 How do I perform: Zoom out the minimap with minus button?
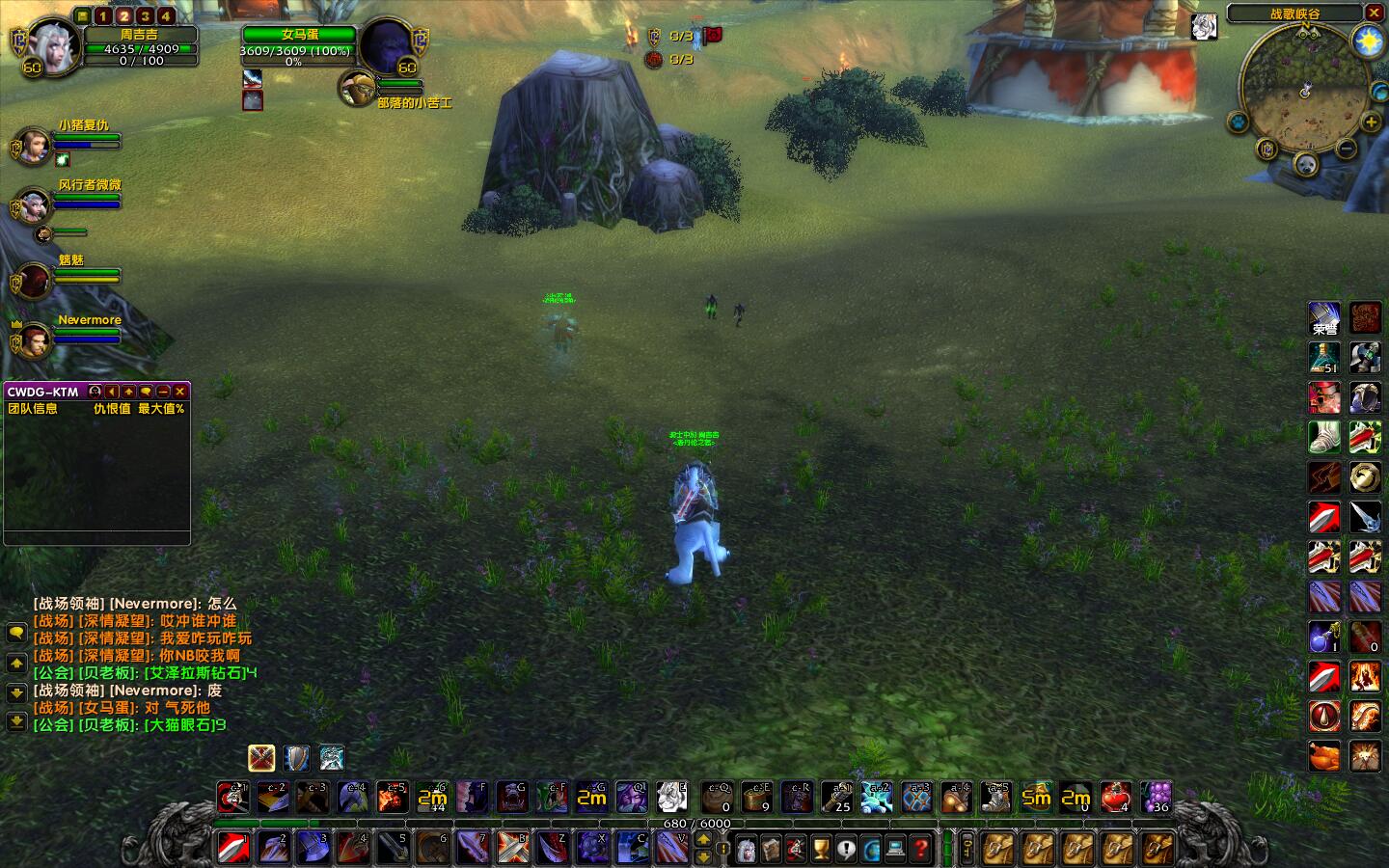click(1348, 148)
